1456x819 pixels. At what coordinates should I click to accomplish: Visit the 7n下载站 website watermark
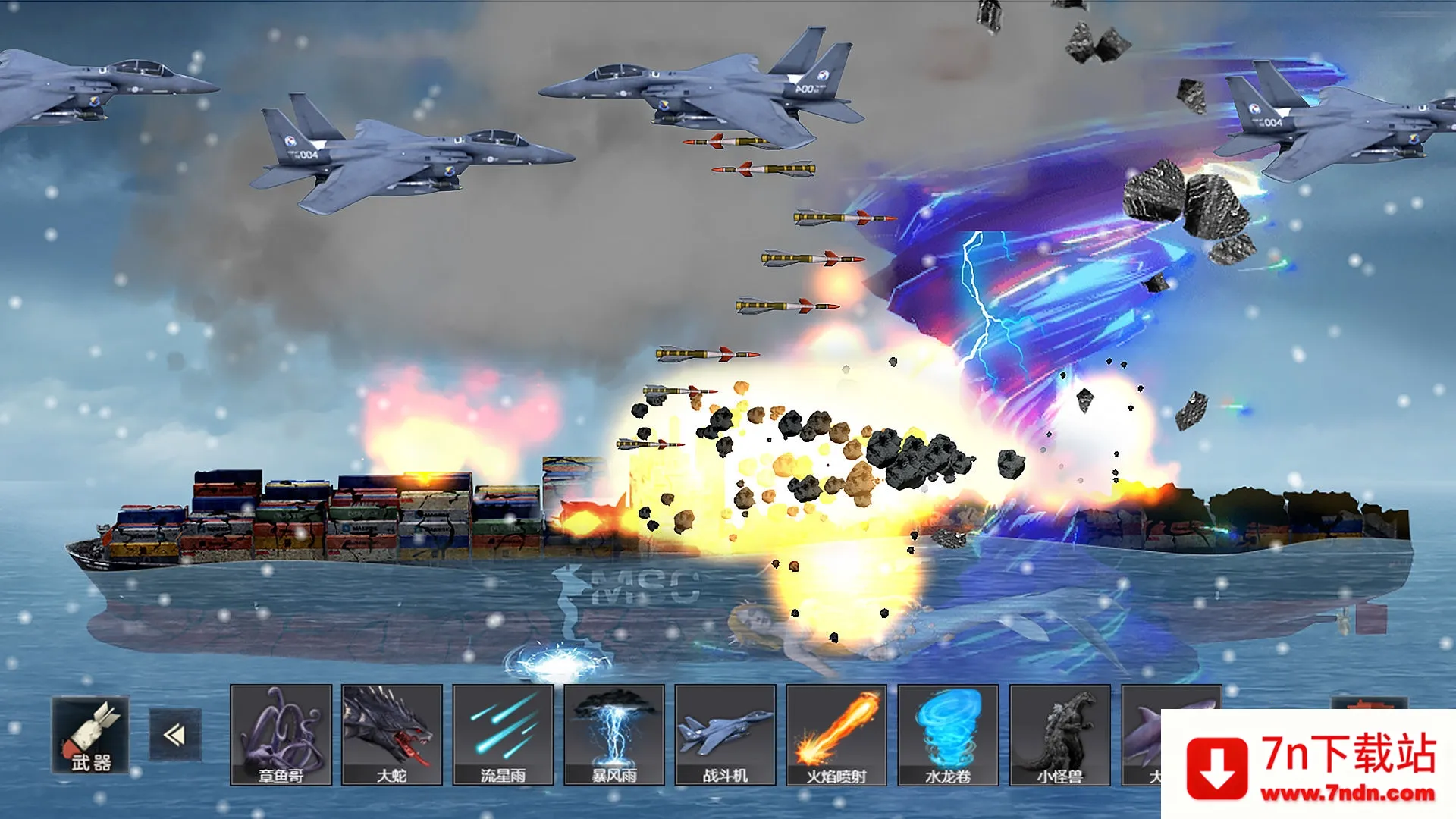(1310, 764)
